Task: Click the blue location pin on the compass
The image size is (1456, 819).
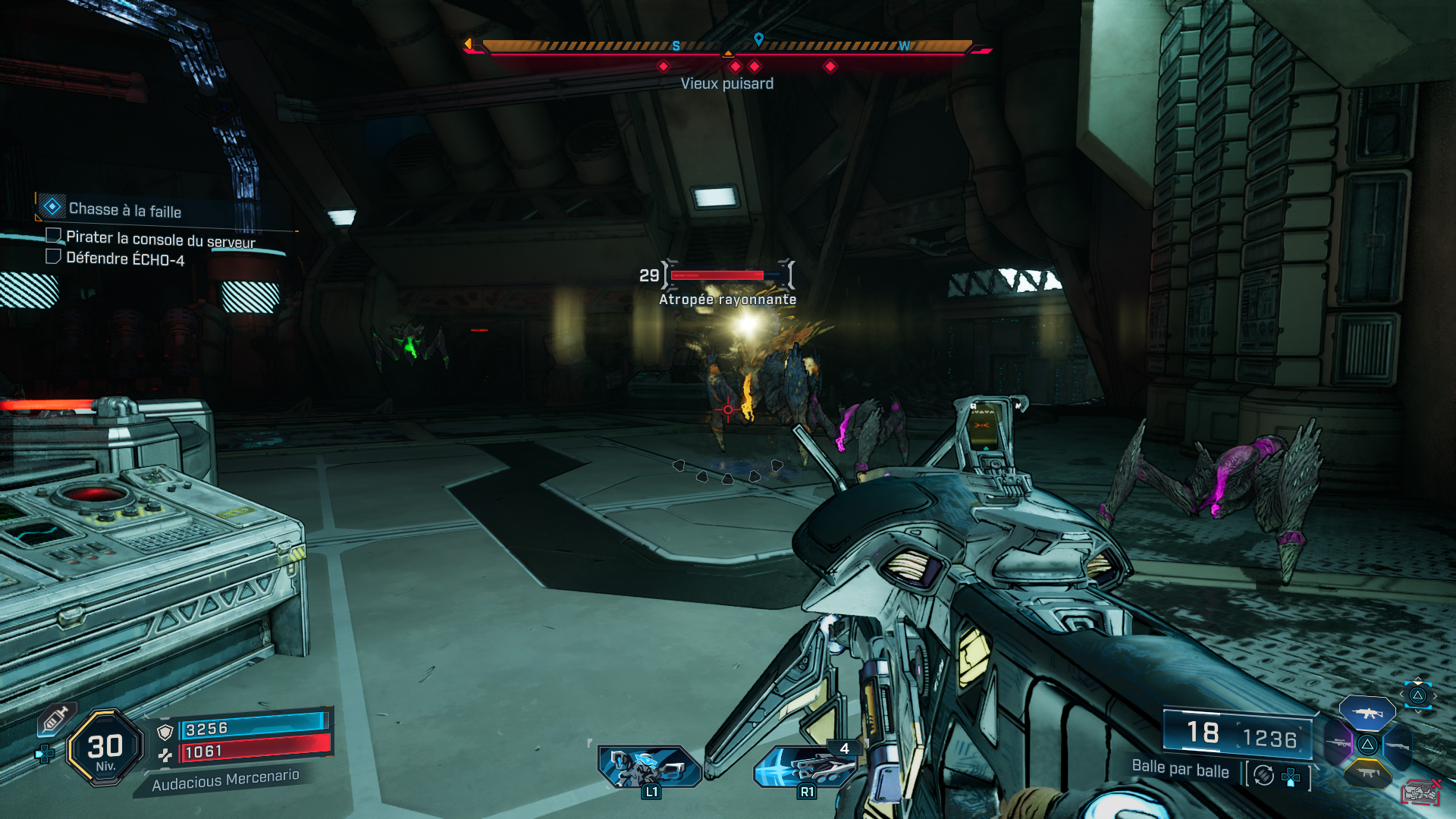Action: pyautogui.click(x=758, y=39)
